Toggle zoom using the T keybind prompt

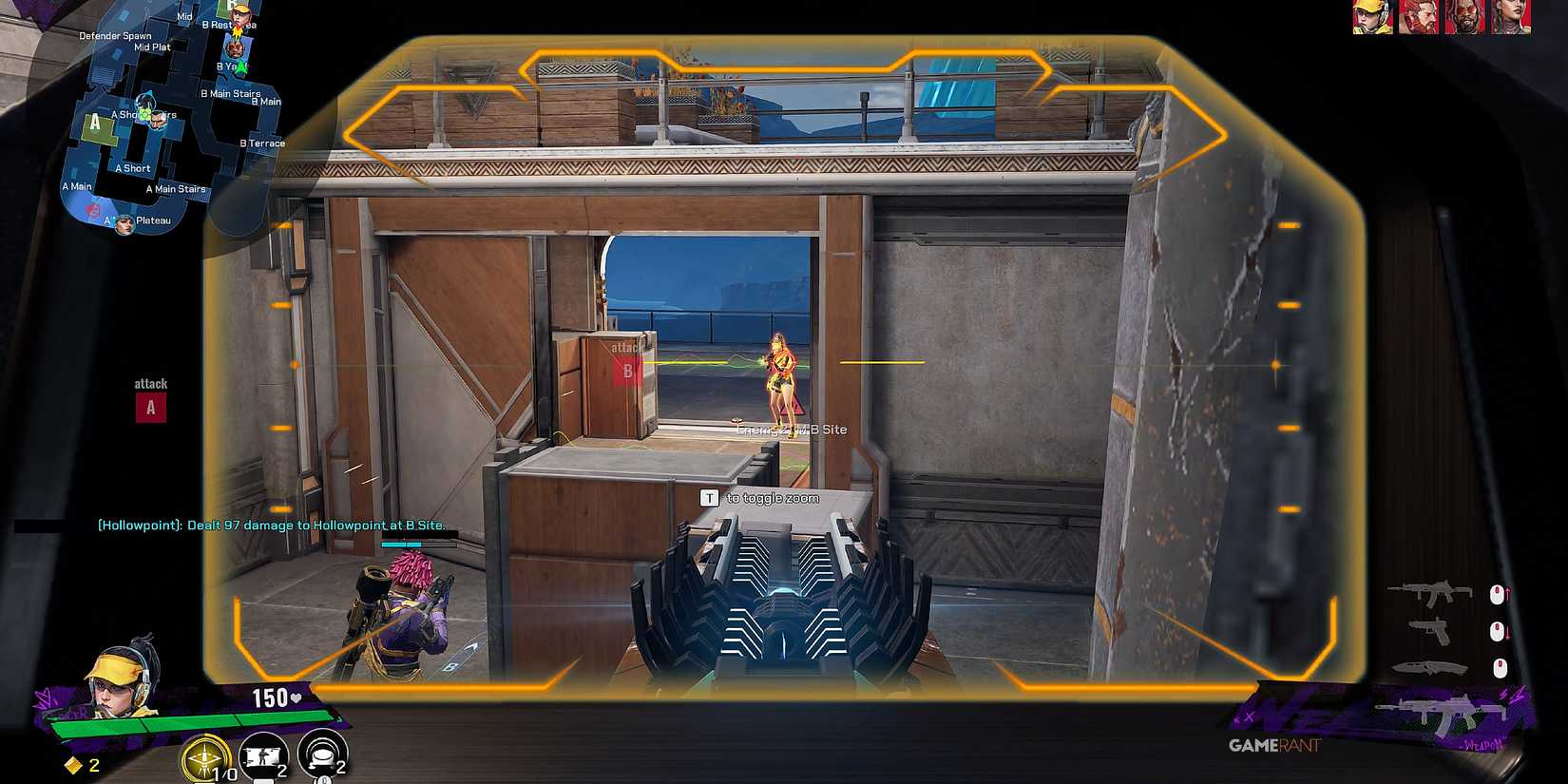tap(708, 497)
